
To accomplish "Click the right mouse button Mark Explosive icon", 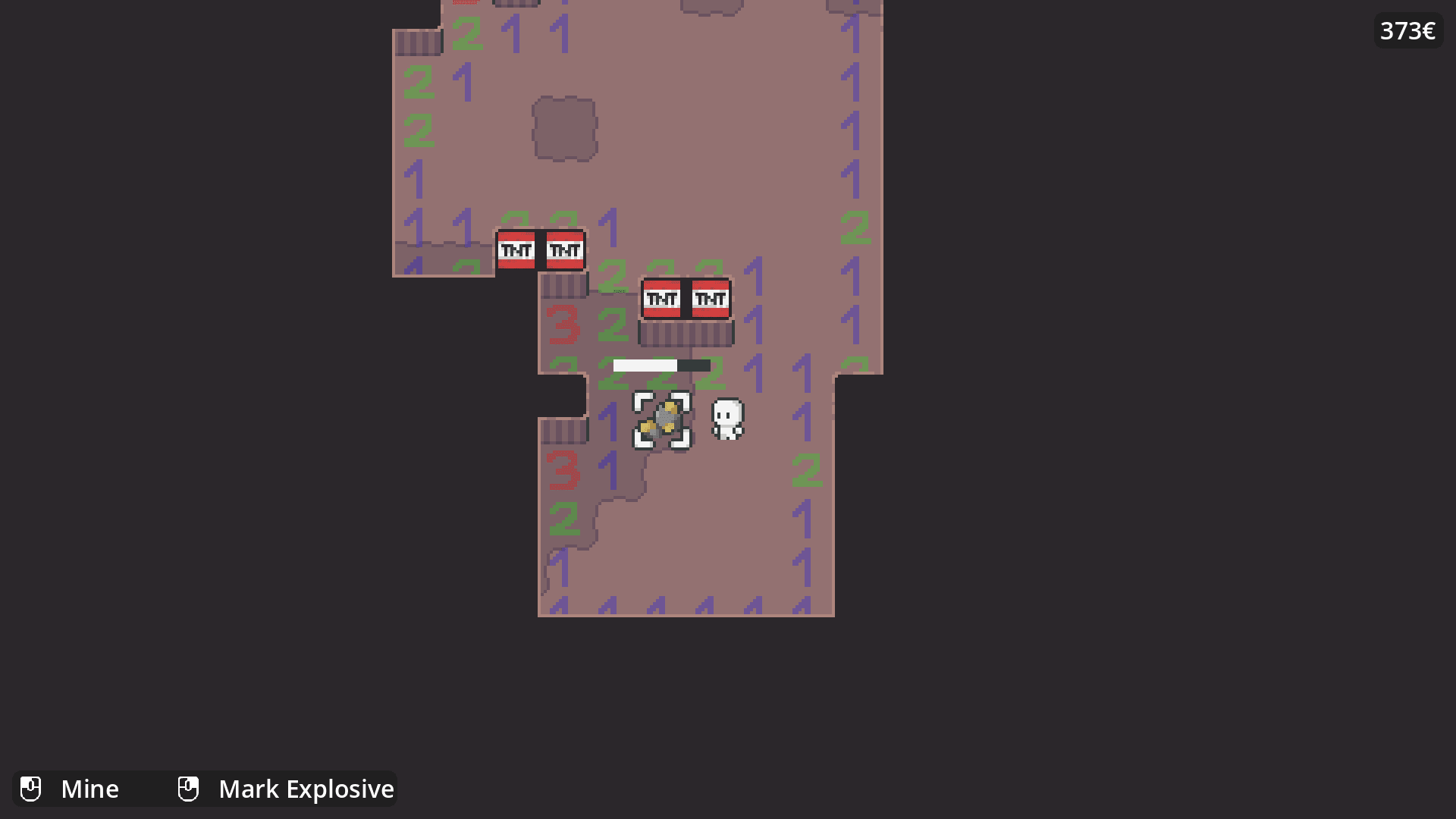I will 187,789.
